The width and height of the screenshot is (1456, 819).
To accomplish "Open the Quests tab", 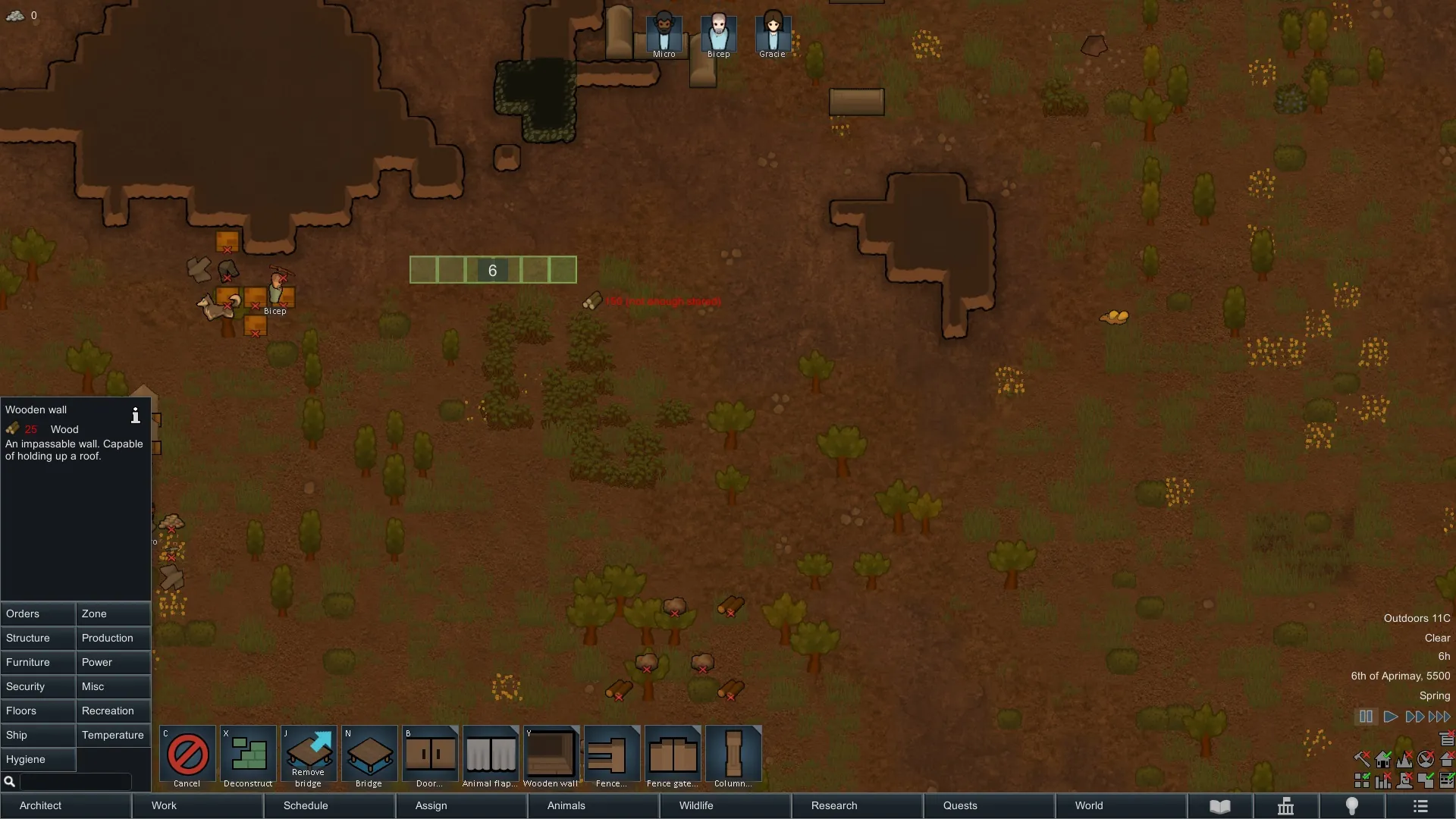I will pos(989,805).
